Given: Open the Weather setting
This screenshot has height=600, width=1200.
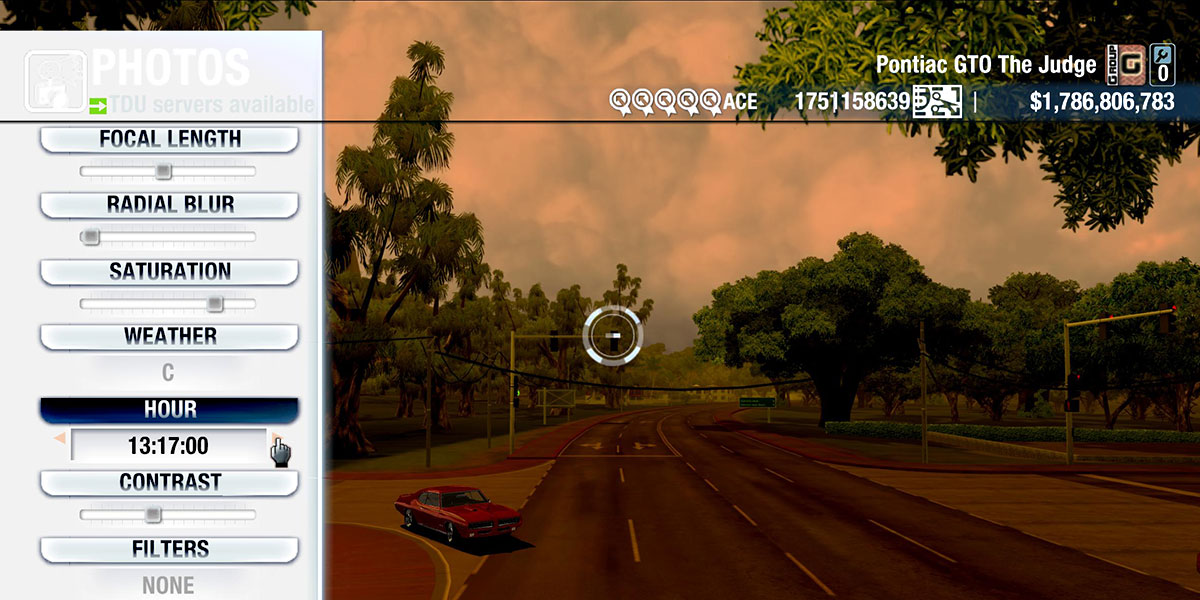Looking at the screenshot, I should 169,336.
